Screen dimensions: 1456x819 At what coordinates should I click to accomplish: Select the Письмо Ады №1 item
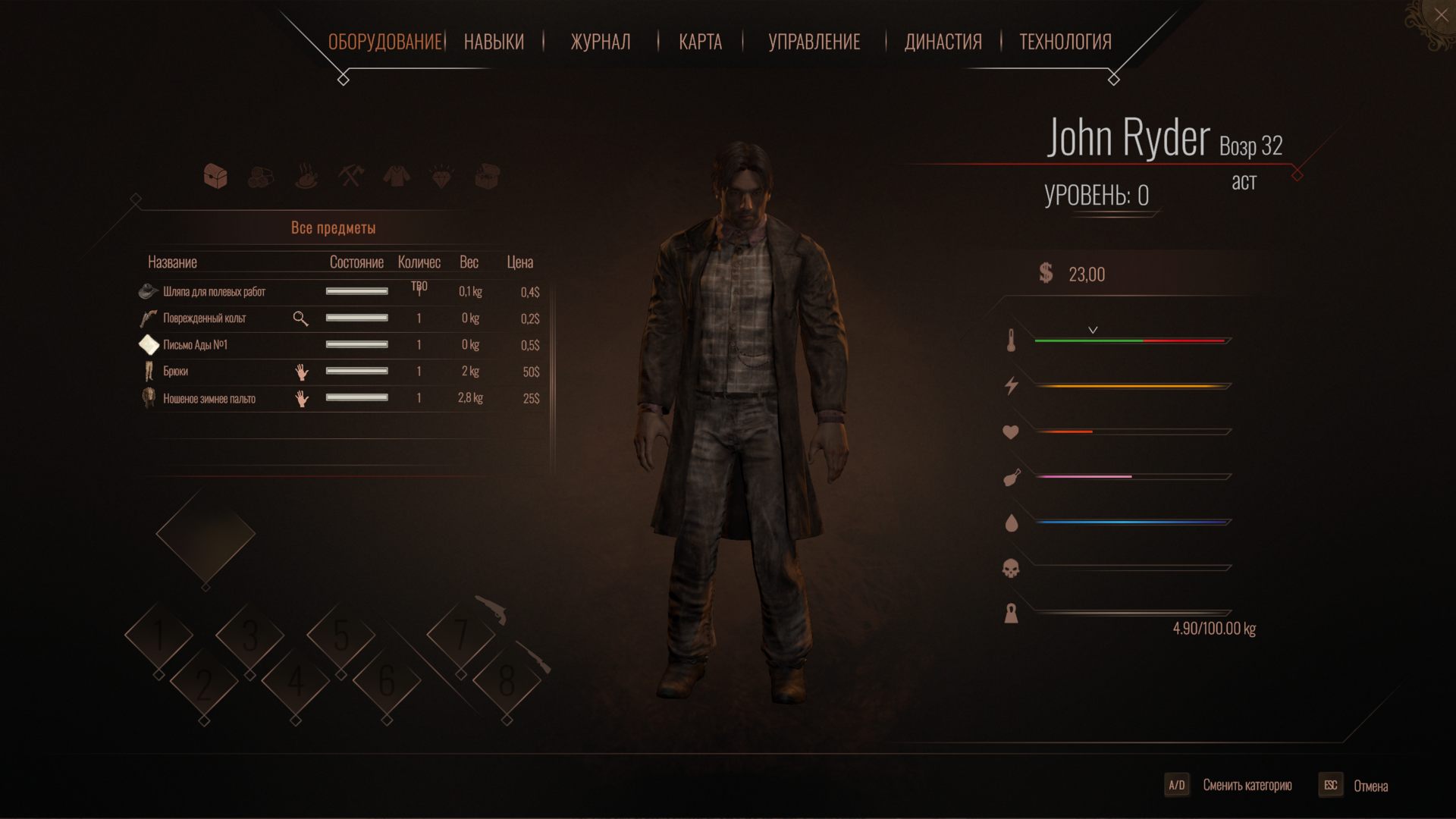point(196,345)
